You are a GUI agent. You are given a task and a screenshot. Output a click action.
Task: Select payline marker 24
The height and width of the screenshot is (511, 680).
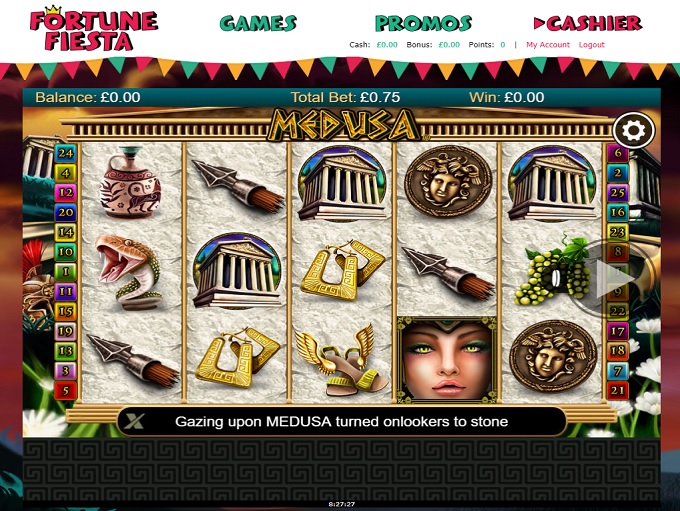coord(66,153)
